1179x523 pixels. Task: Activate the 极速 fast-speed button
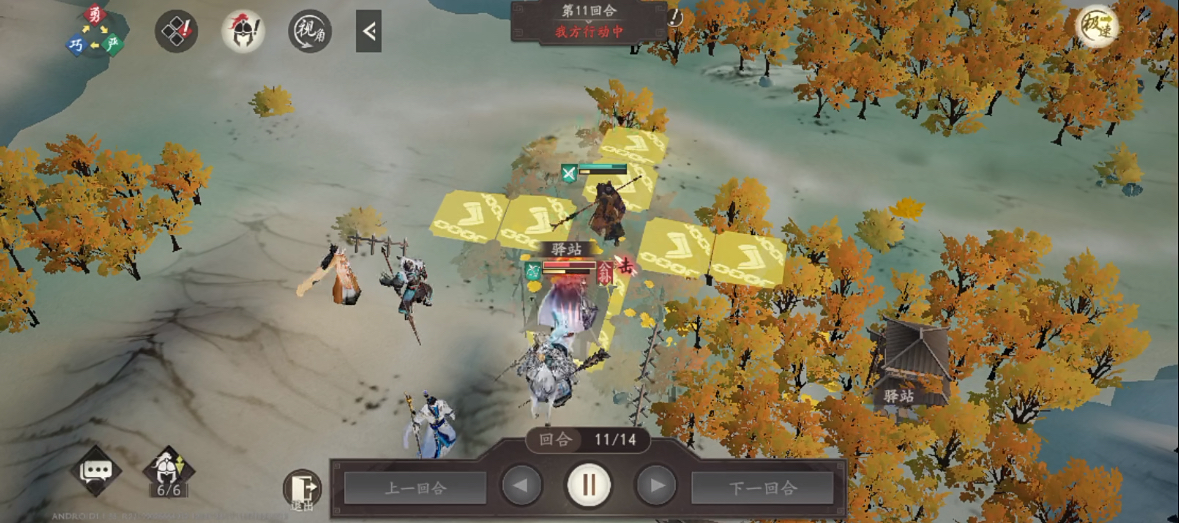[1096, 27]
